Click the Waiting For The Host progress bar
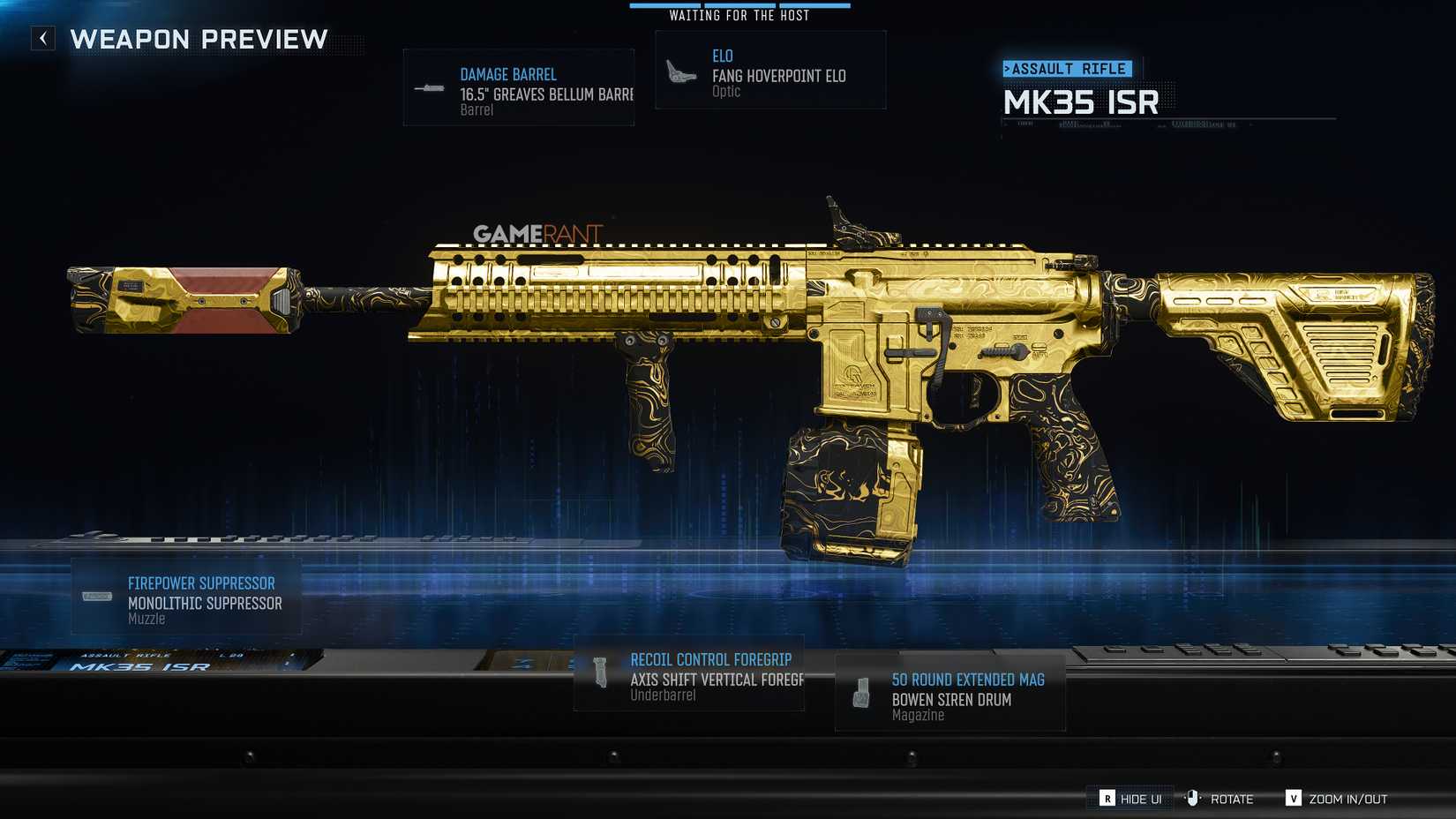1456x819 pixels. (740, 5)
